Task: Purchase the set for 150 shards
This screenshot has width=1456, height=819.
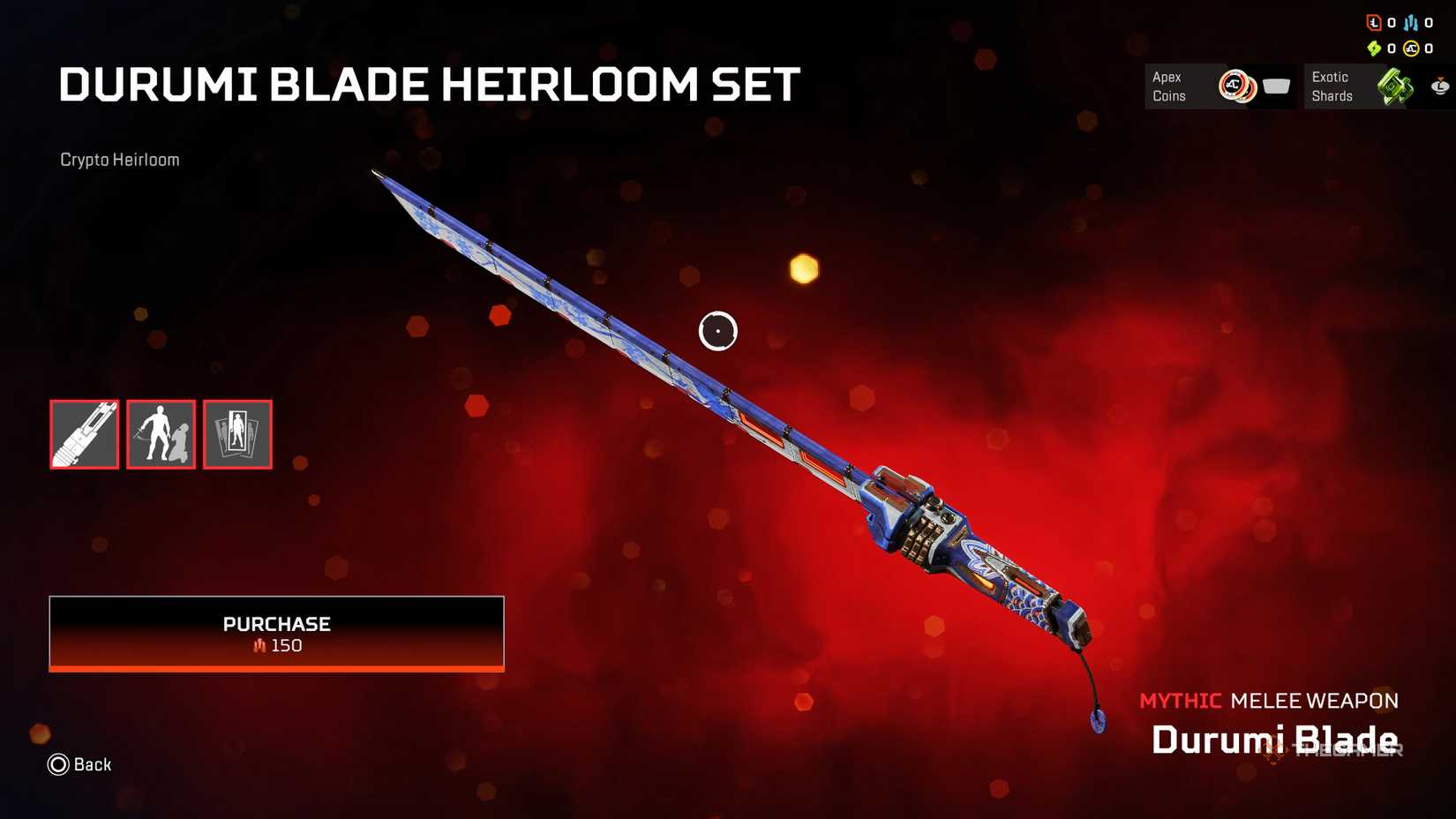Action: (x=276, y=633)
